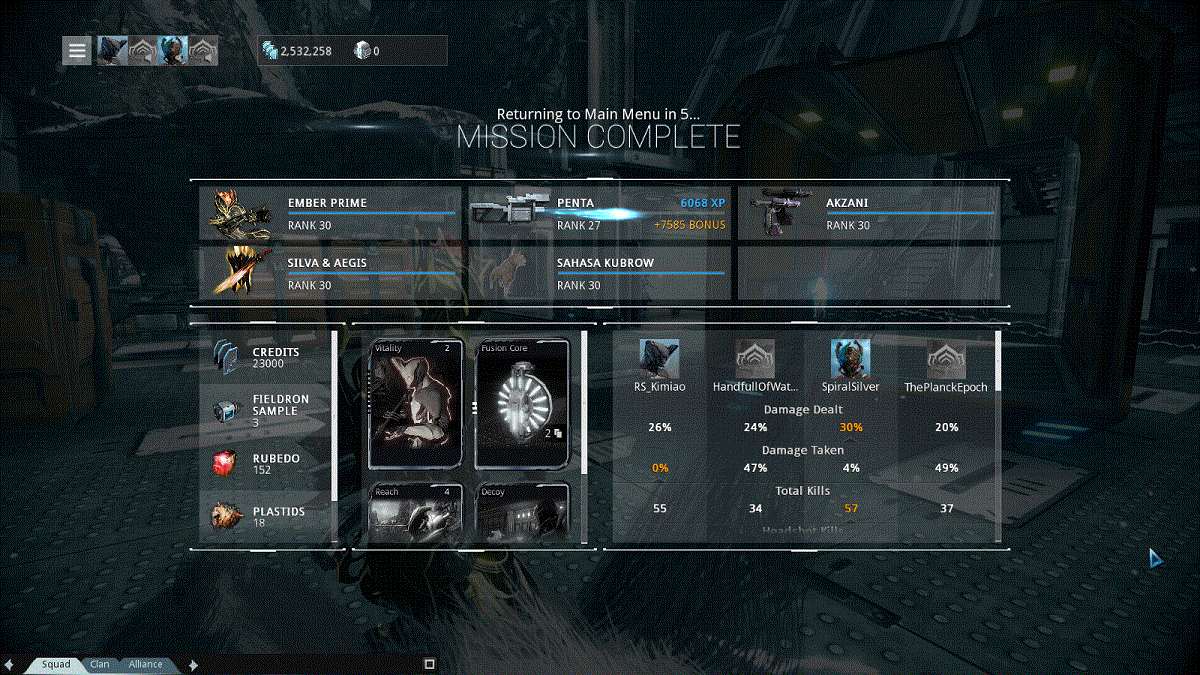This screenshot has height=675, width=1200.
Task: Click the Credits reward row
Action: coord(265,358)
